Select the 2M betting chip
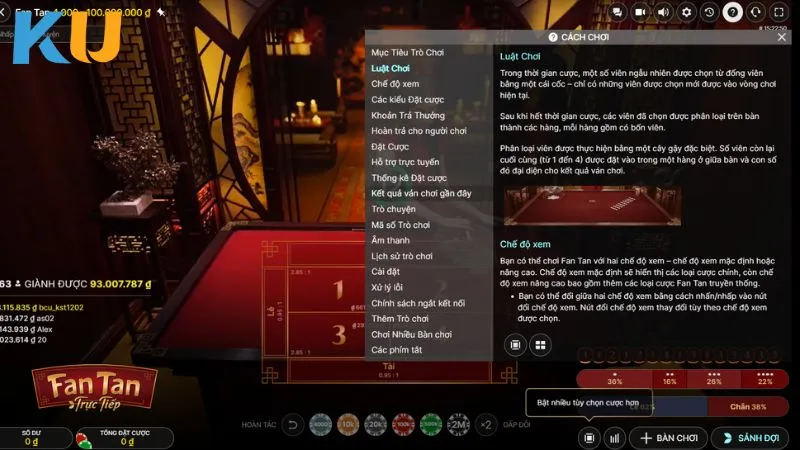 tap(459, 425)
